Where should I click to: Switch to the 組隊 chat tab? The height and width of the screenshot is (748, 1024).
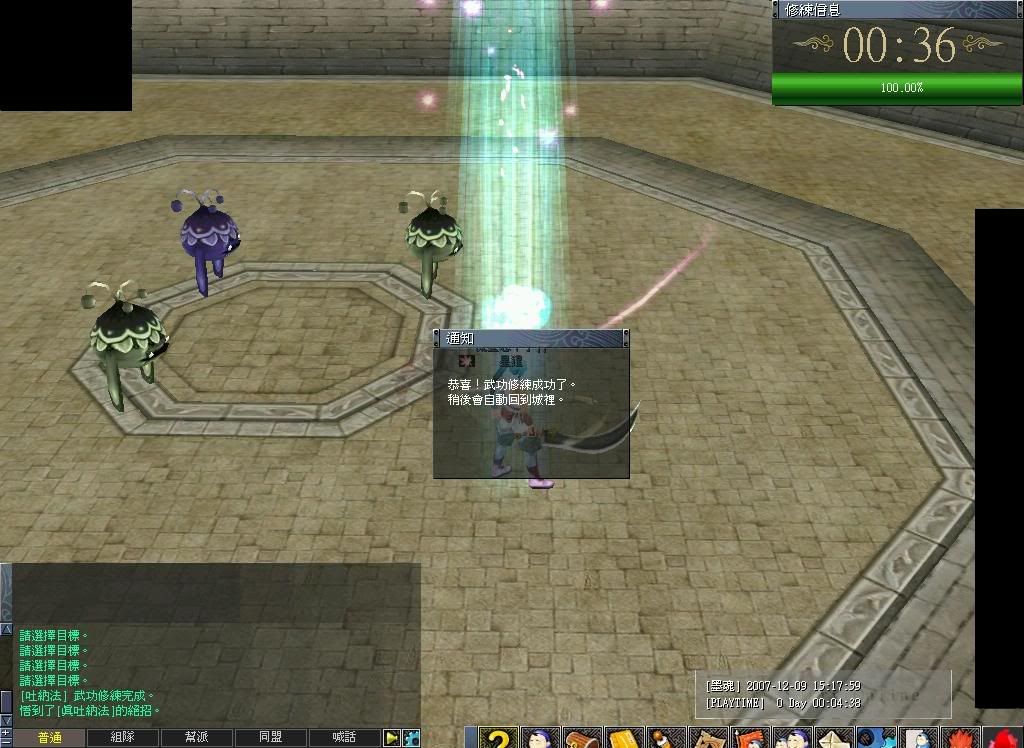pyautogui.click(x=123, y=738)
